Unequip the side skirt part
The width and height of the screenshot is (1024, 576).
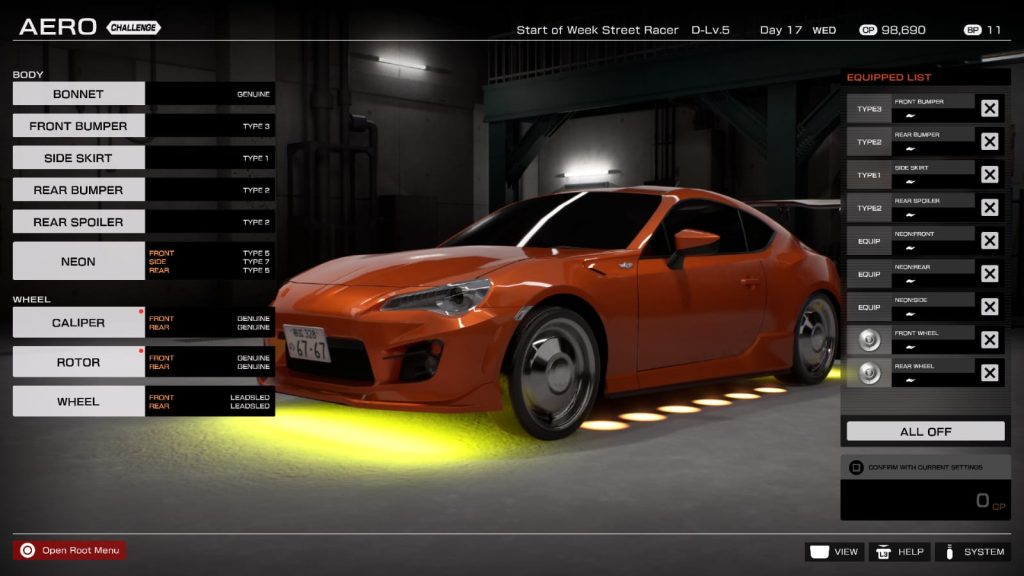tap(989, 174)
